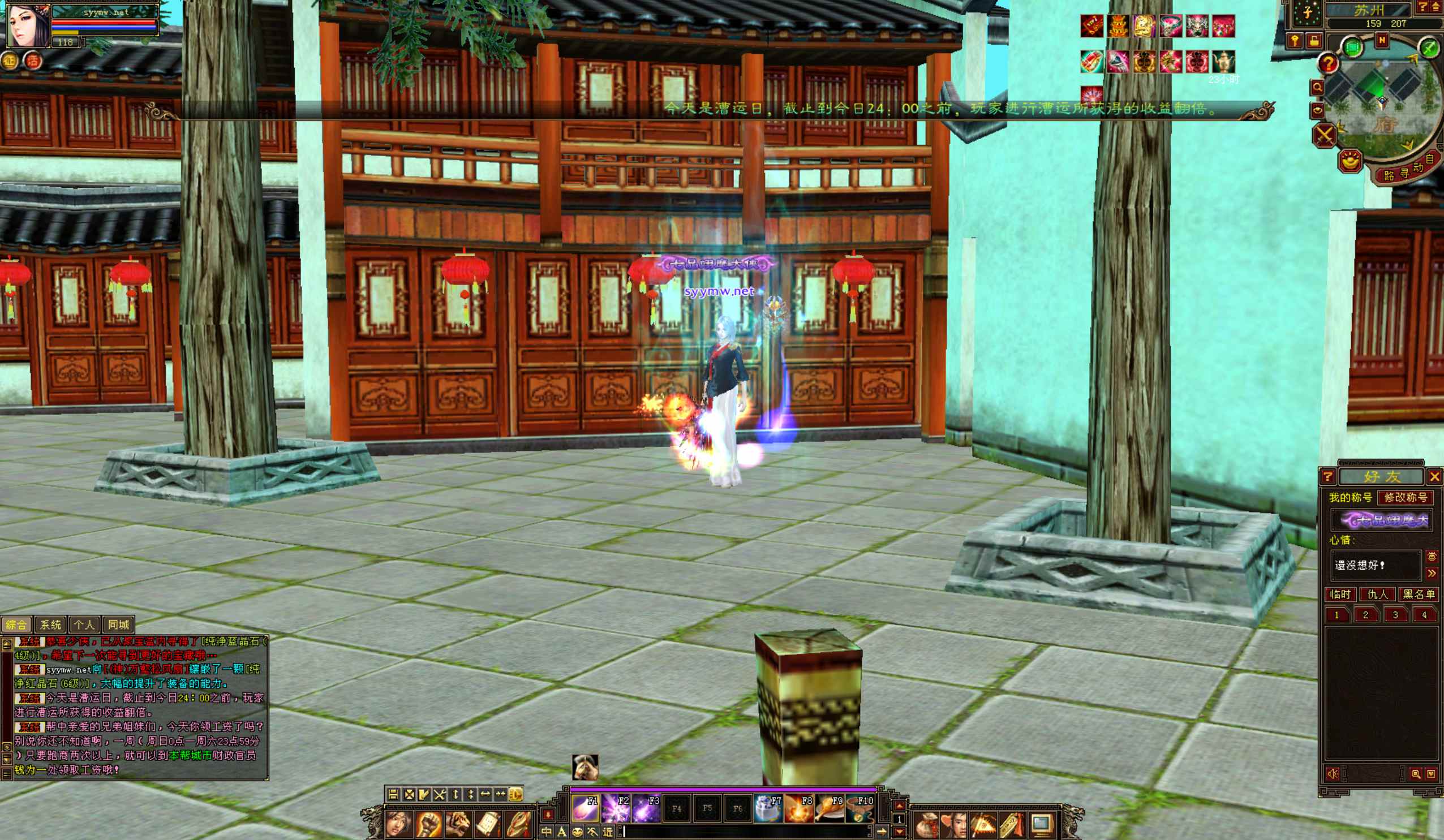Show the 仇人 enemies list

click(x=1377, y=594)
